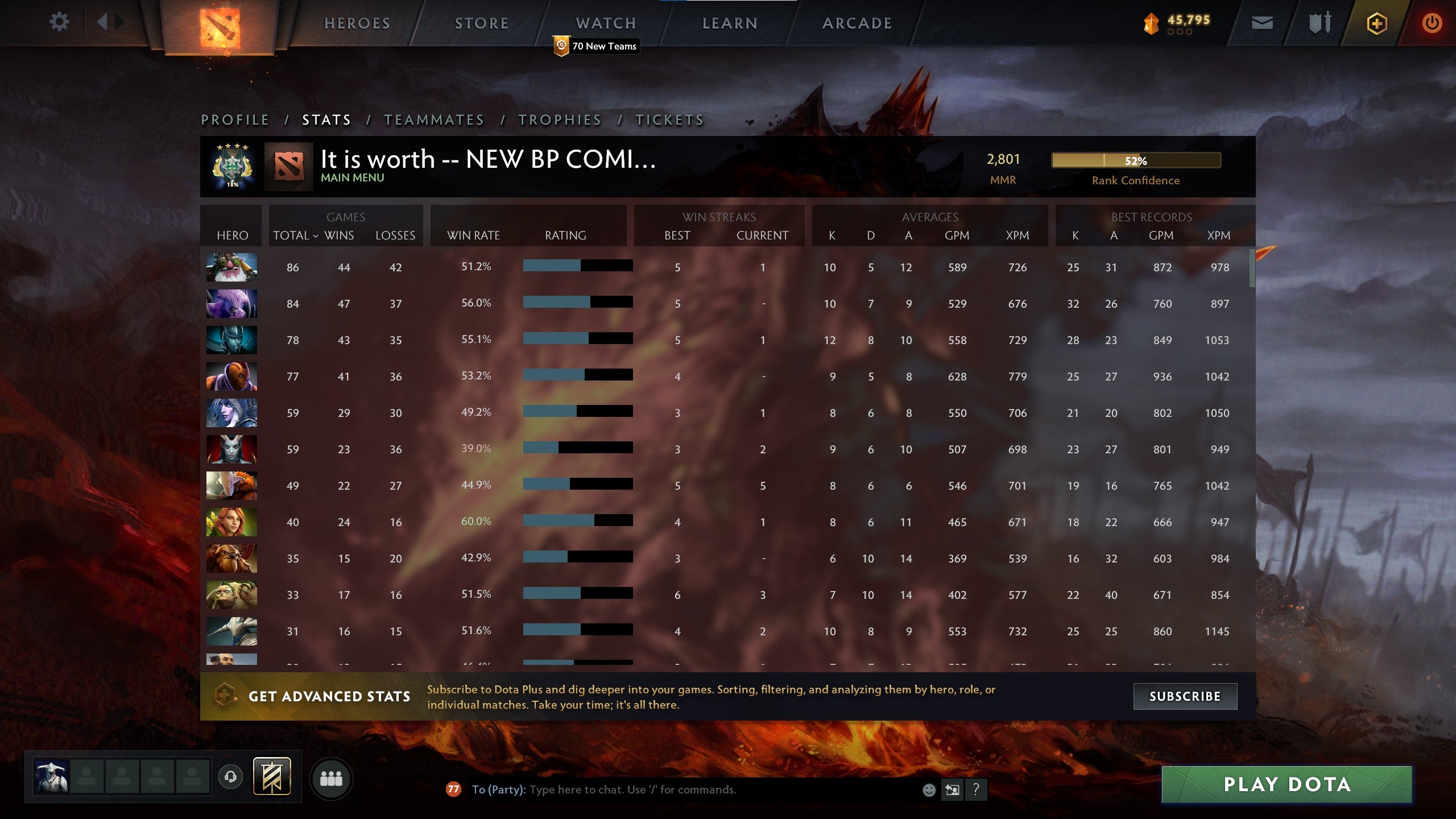Switch to the TROPHIES tab

[x=559, y=120]
